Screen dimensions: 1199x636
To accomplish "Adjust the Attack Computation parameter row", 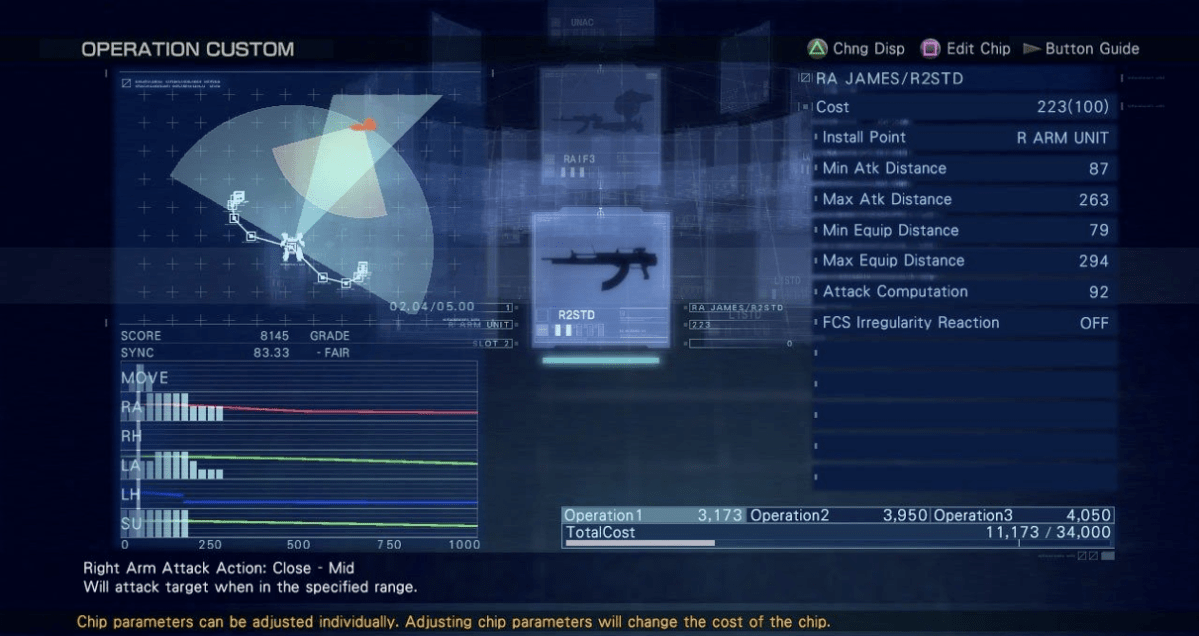I will pos(964,292).
